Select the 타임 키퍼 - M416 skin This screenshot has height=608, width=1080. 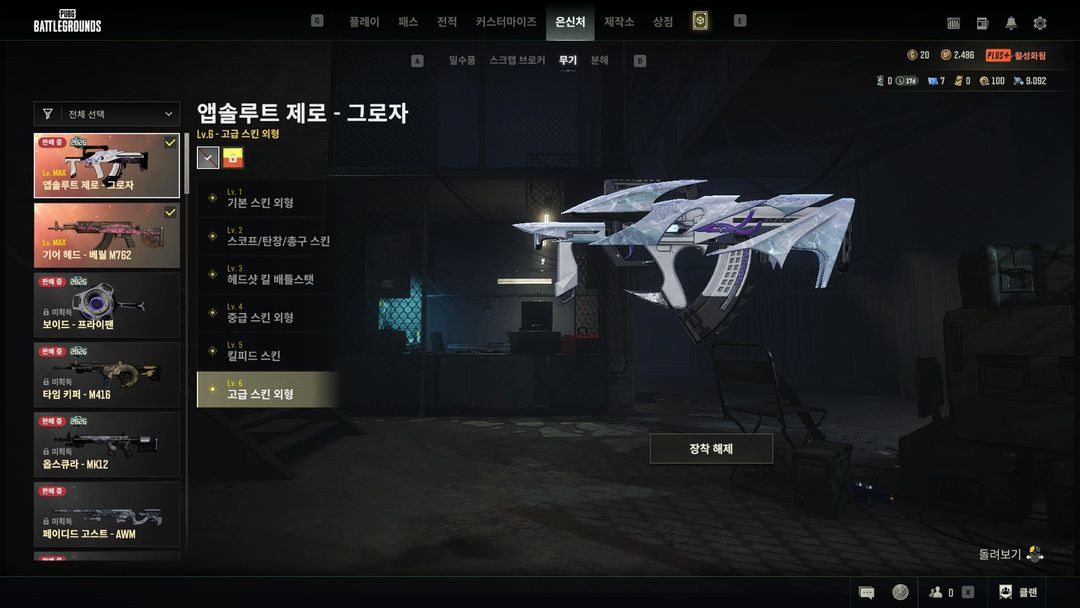coord(107,375)
